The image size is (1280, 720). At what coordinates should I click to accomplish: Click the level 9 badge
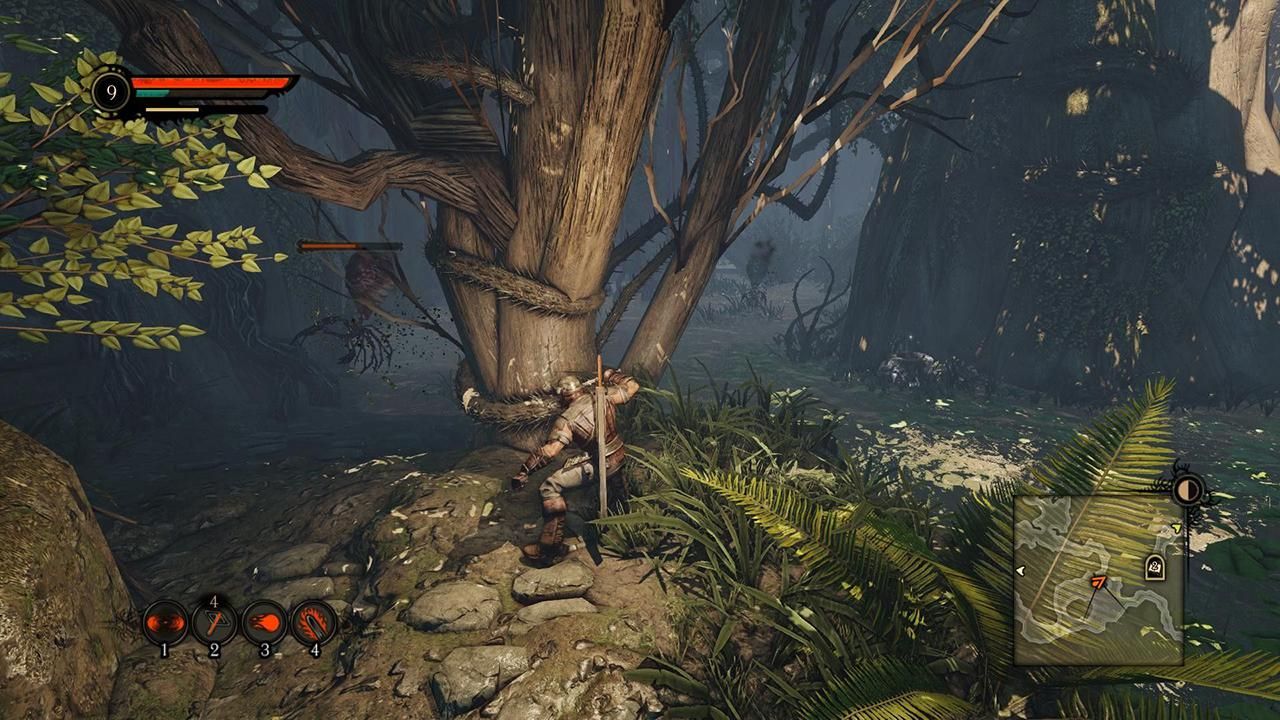pyautogui.click(x=111, y=93)
